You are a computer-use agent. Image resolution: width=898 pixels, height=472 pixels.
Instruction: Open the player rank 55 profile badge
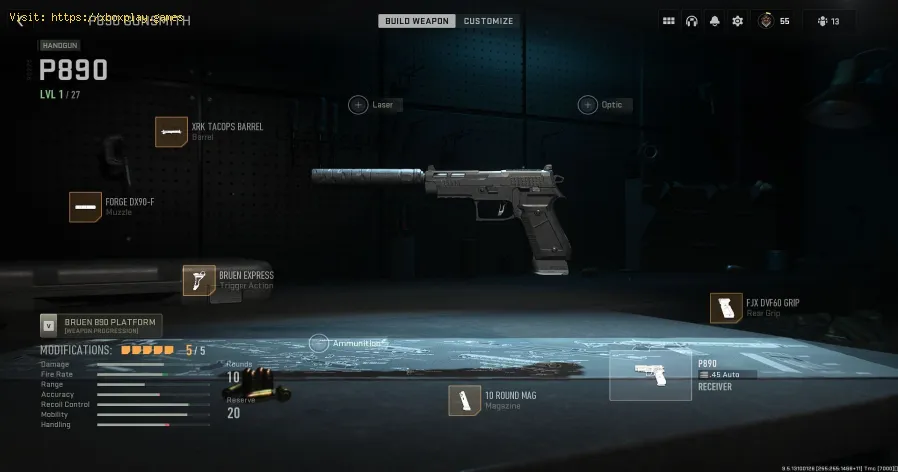pyautogui.click(x=771, y=21)
